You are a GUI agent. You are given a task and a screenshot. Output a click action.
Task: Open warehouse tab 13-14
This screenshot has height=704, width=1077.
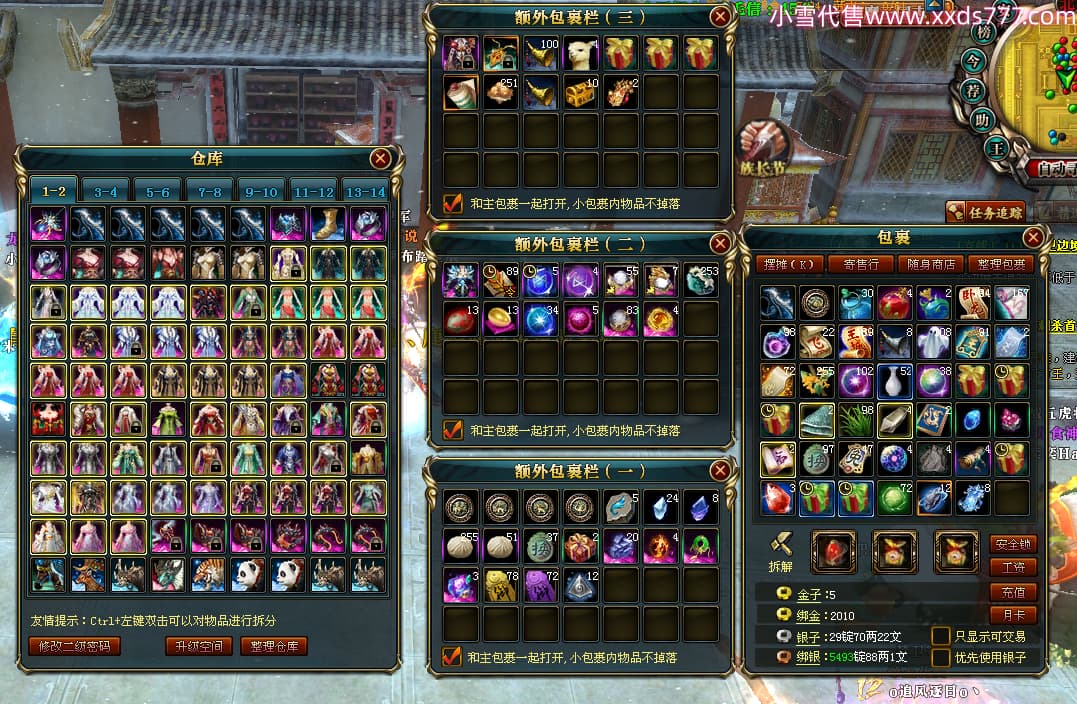[x=364, y=191]
